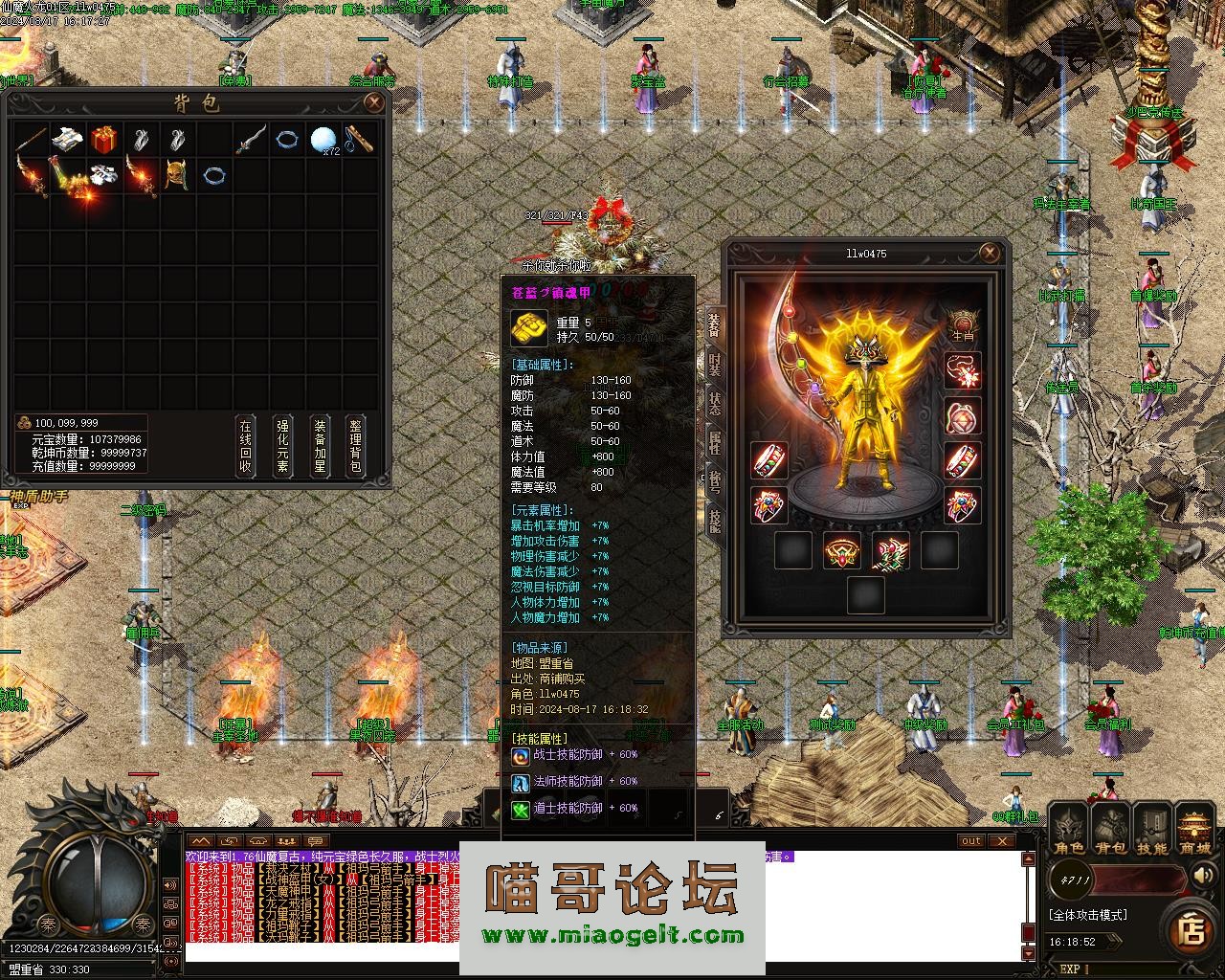Open the 角色 character button in bottom bar
Screen dimensions: 1225x980
(x=1069, y=831)
